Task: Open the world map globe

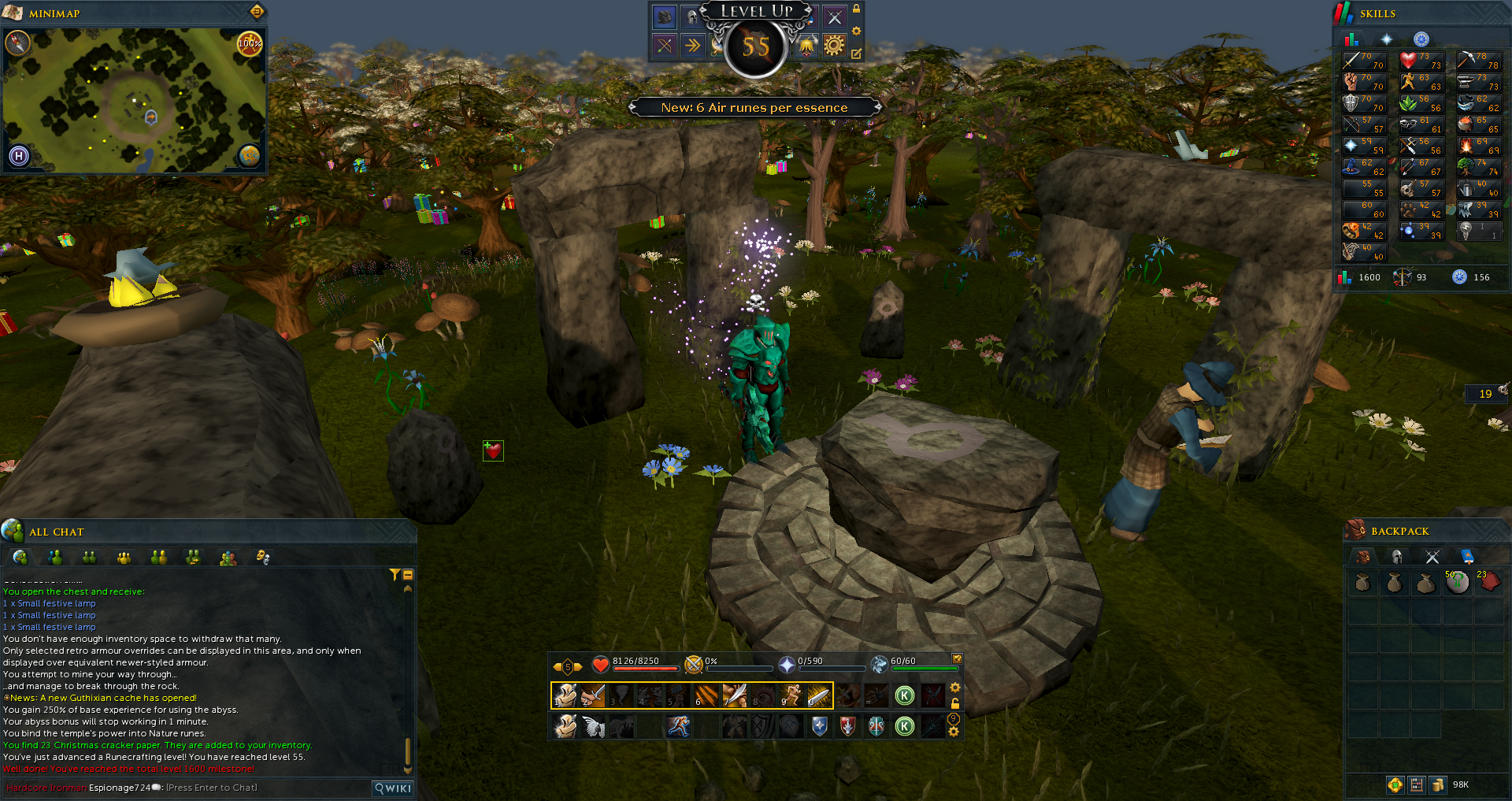Action: pos(249,155)
